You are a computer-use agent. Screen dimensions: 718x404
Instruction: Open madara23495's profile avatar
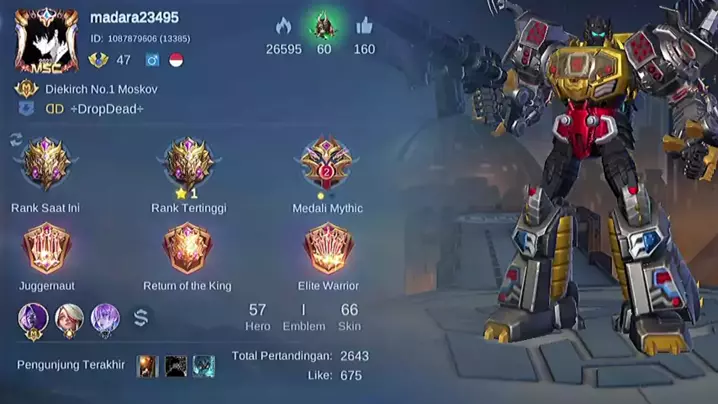pyautogui.click(x=46, y=39)
